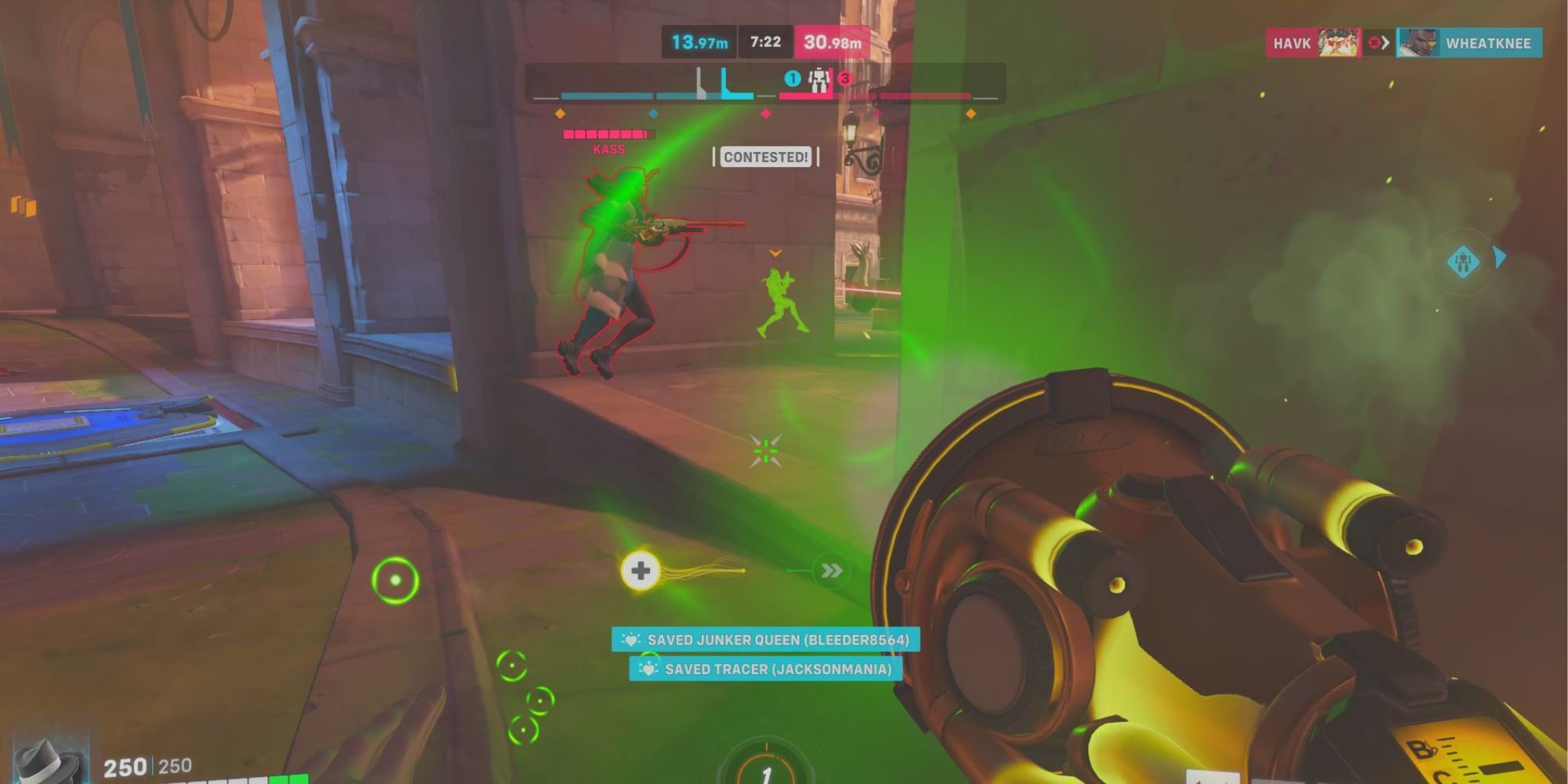The width and height of the screenshot is (1568, 784).
Task: Click the CONTESTED! status indicator
Action: tap(766, 158)
